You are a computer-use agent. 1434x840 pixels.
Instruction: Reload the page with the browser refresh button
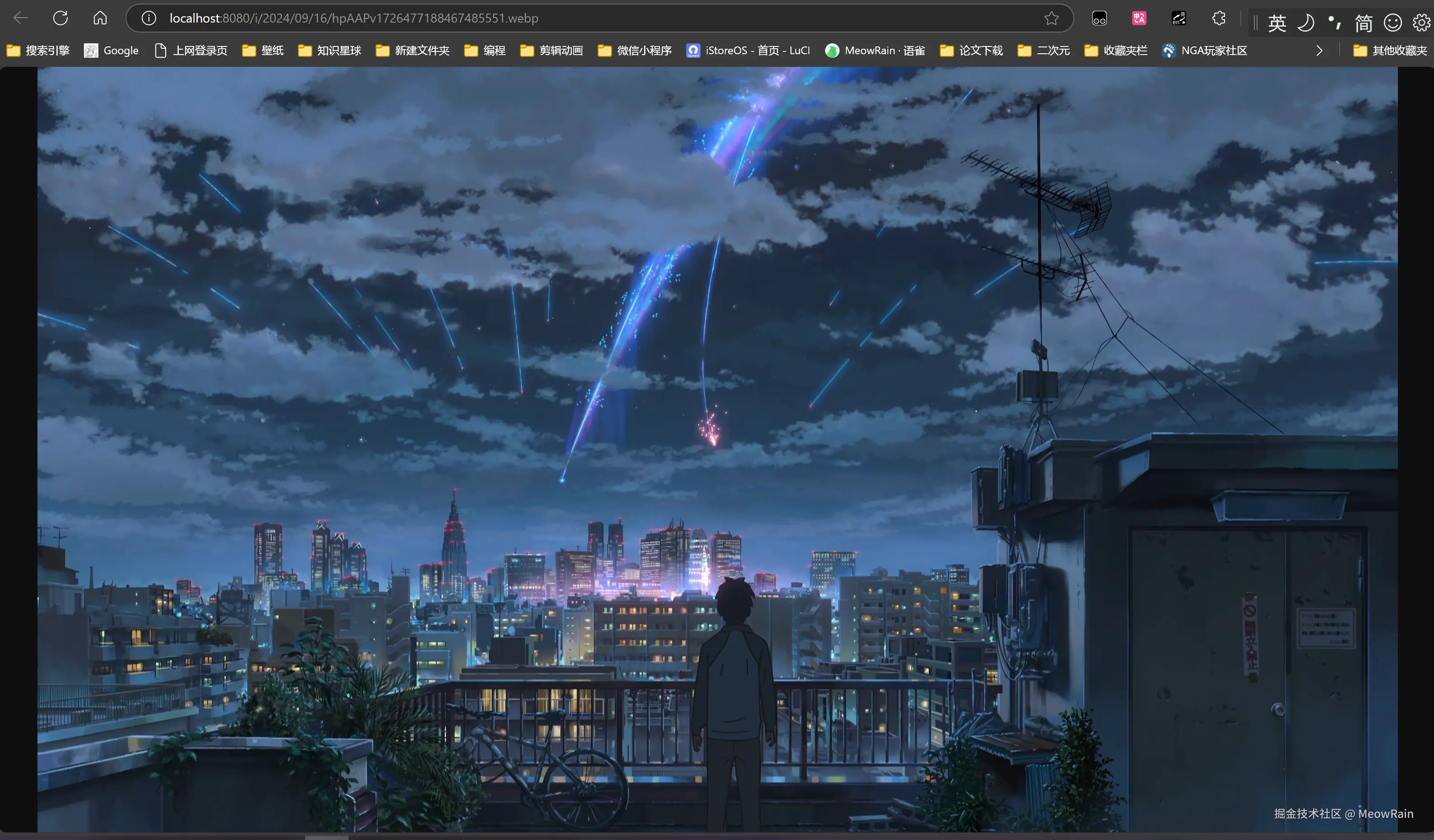tap(60, 18)
